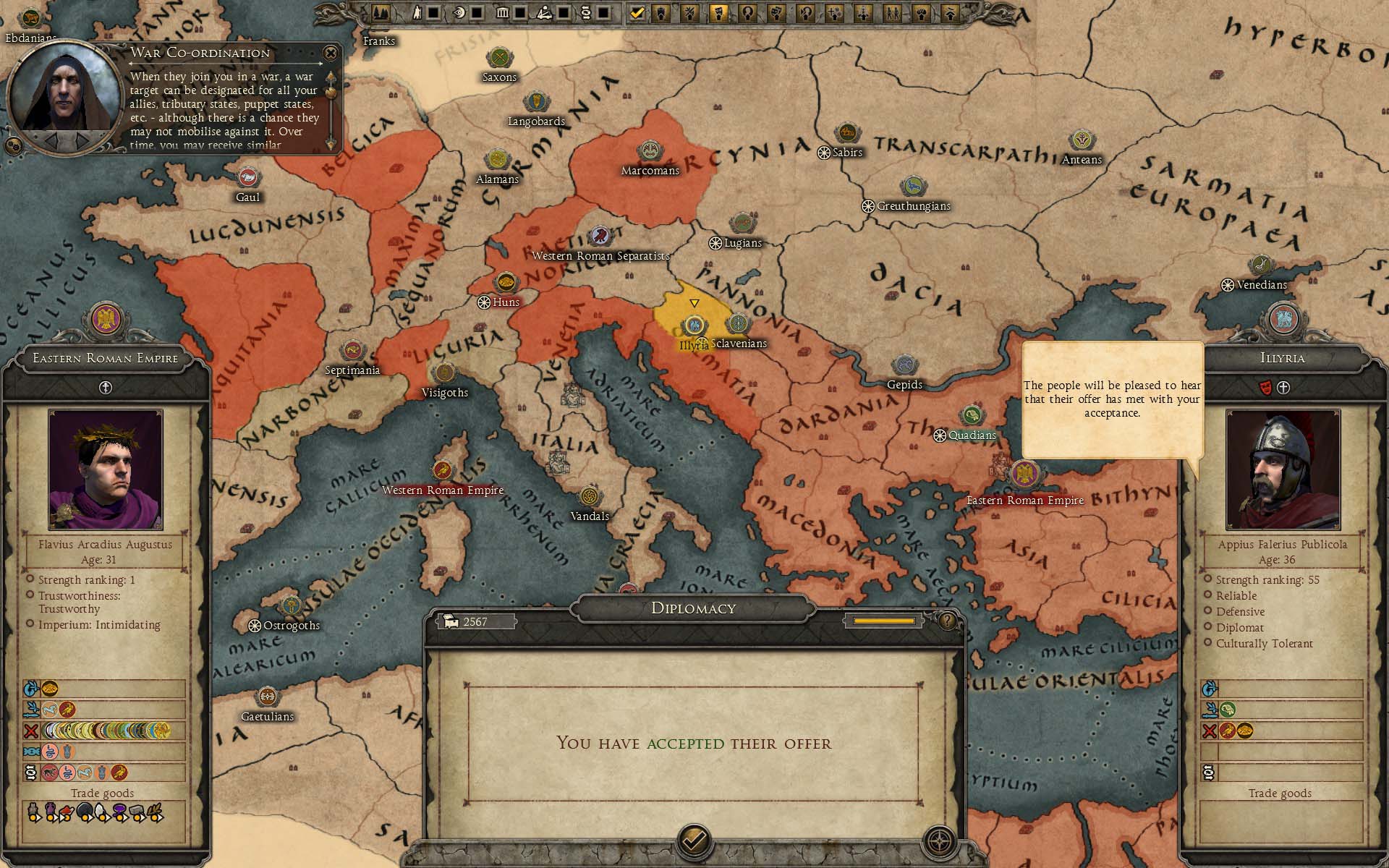Select the Saxons faction marker
Image resolution: width=1389 pixels, height=868 pixels.
point(499,58)
